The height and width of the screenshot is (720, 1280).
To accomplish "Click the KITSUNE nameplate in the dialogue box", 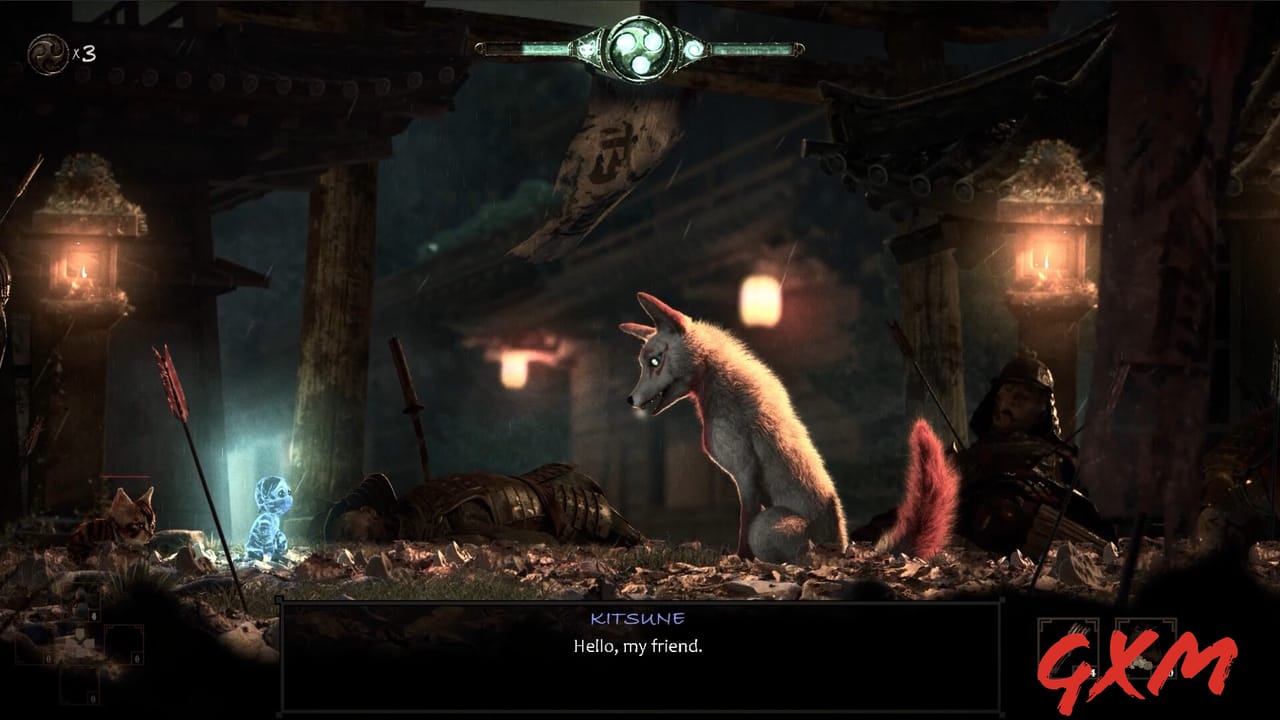I will point(639,617).
